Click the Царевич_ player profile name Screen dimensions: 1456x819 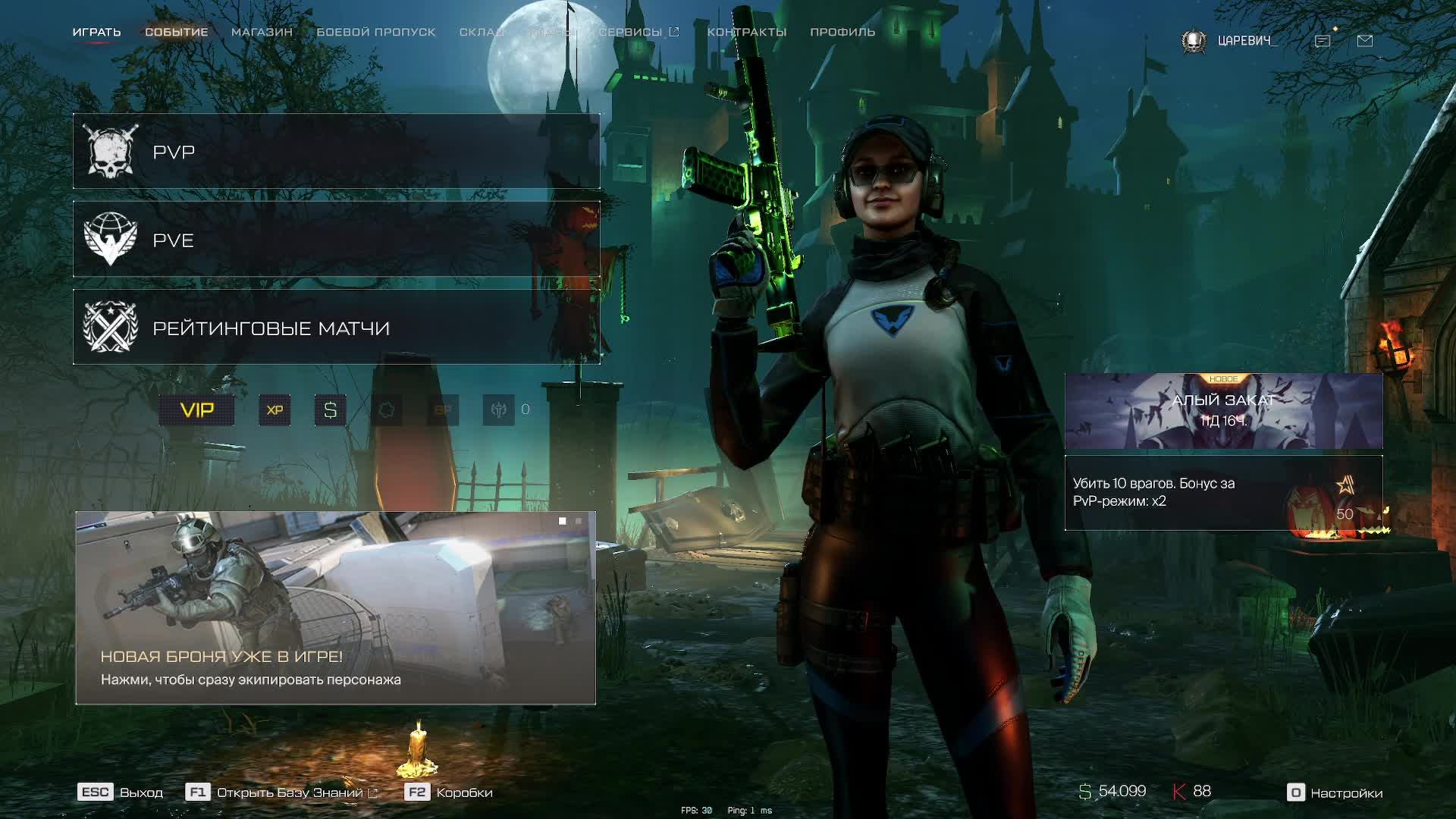pos(1247,41)
